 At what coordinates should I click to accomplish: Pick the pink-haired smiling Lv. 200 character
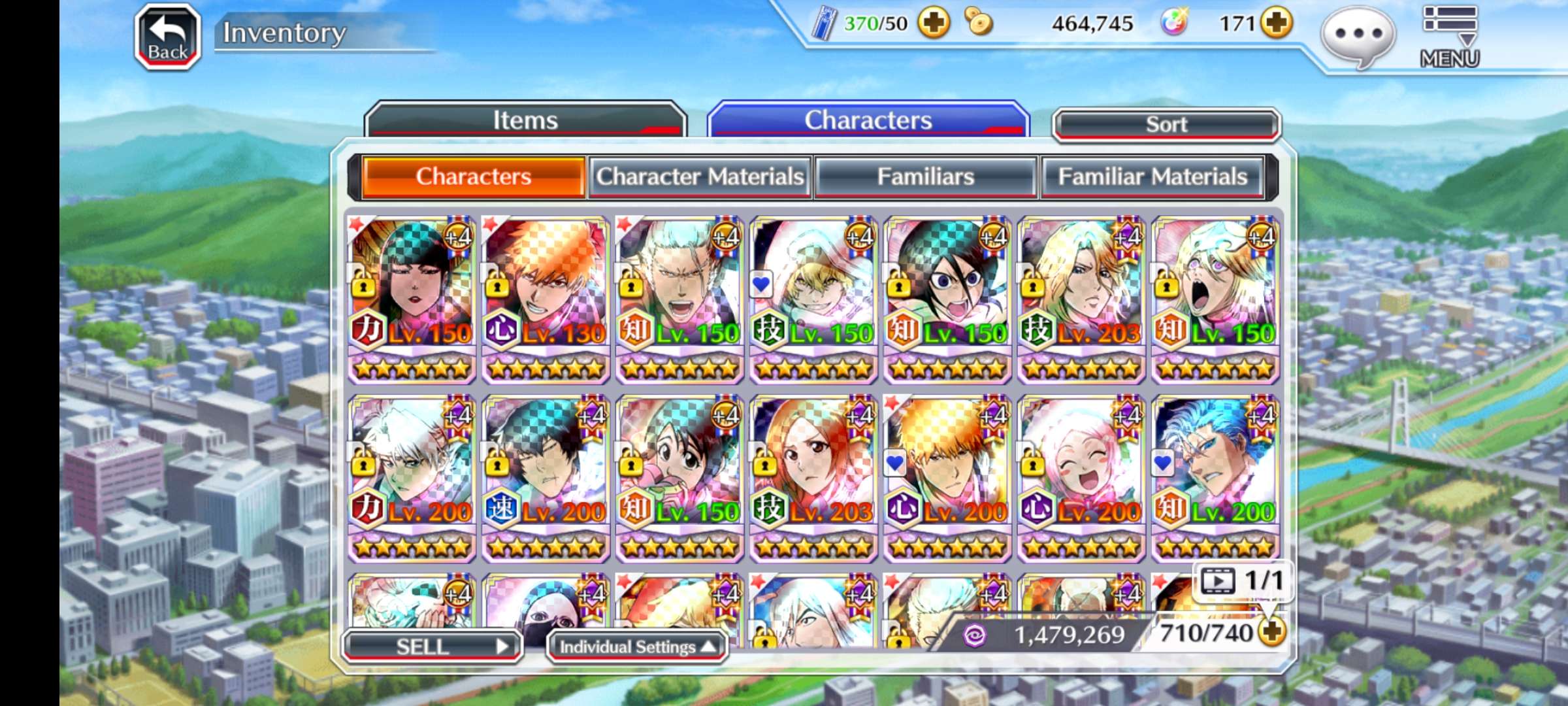pos(1081,478)
